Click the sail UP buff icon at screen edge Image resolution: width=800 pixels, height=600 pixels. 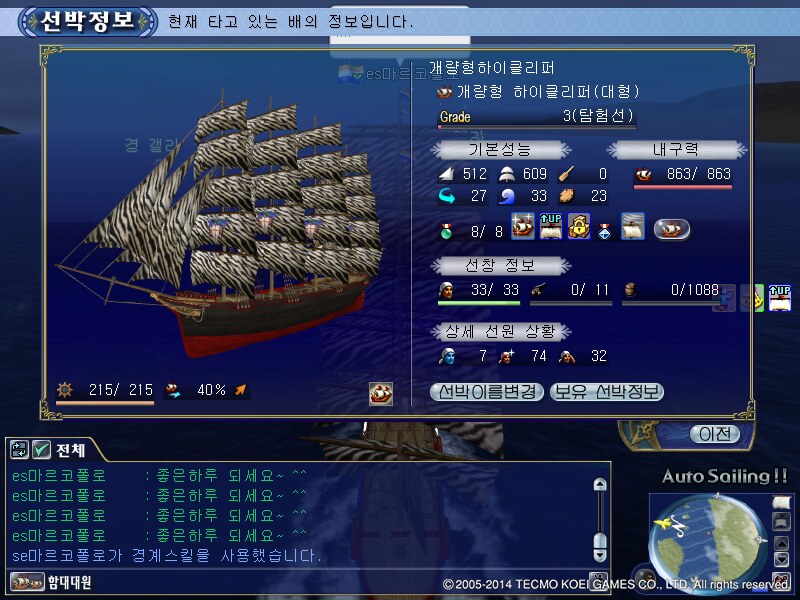pos(781,298)
